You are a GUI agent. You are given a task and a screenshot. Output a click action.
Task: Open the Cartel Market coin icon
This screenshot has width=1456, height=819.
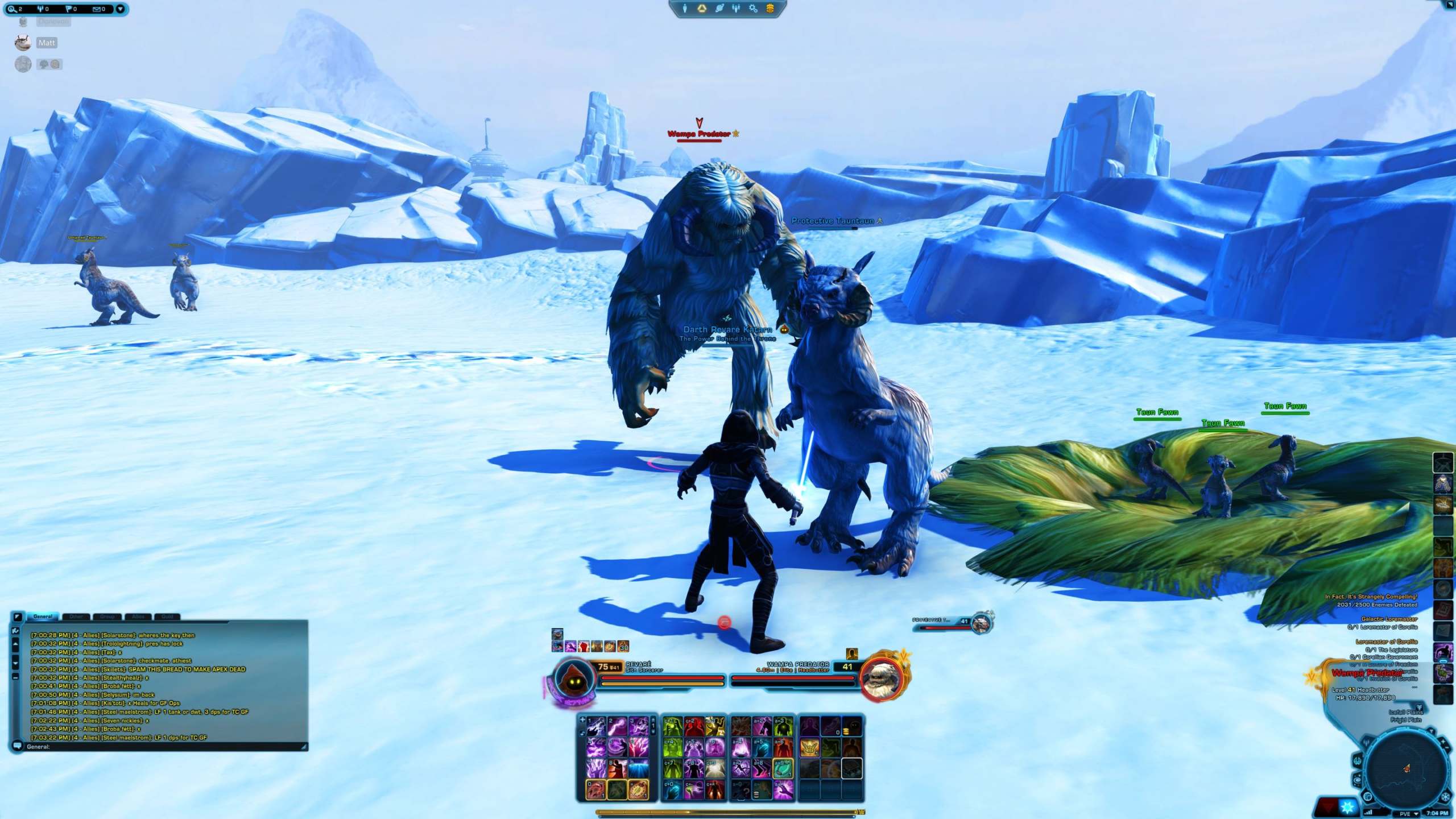click(770, 9)
